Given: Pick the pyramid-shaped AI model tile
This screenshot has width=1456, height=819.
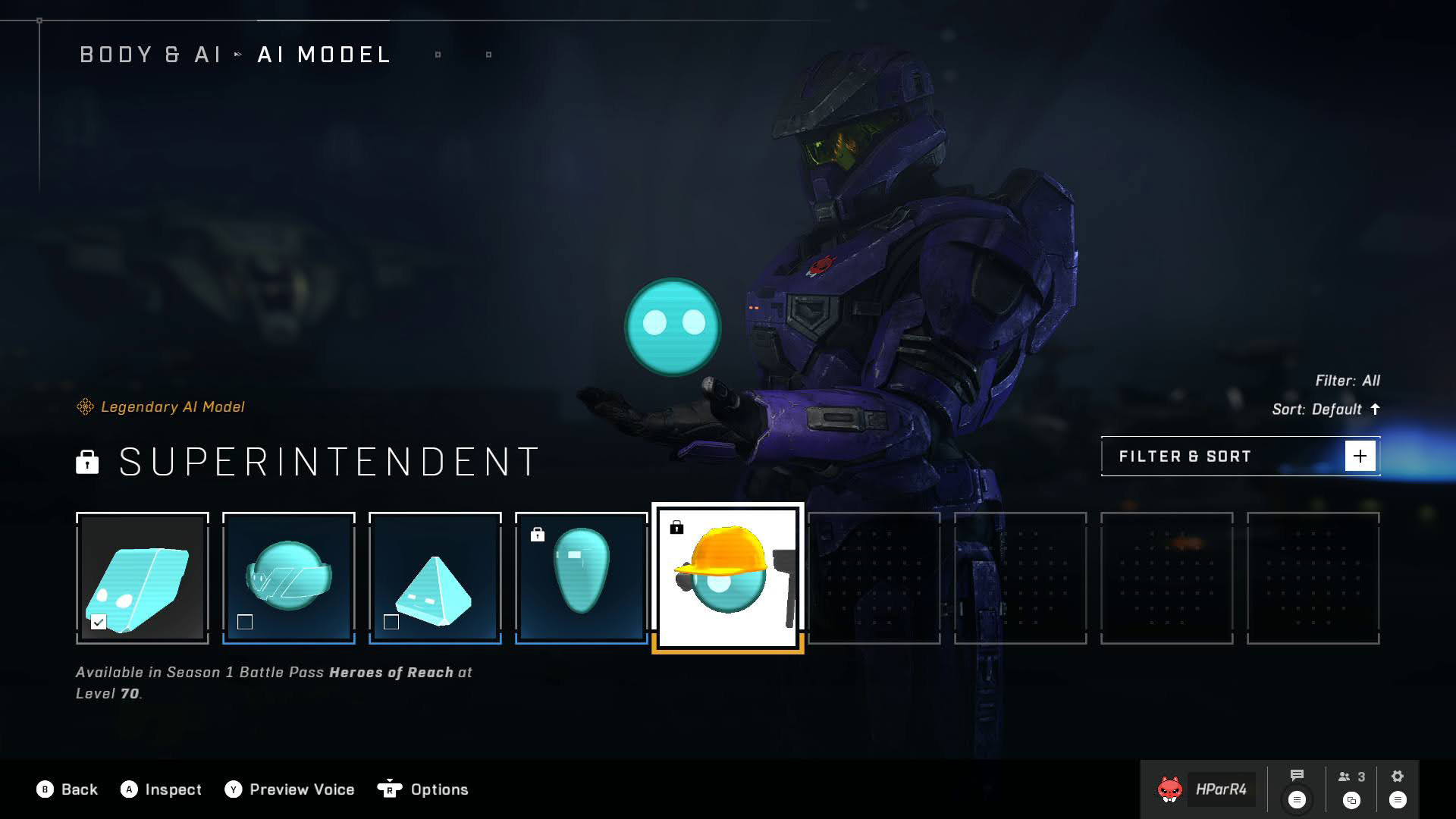Looking at the screenshot, I should (x=435, y=578).
